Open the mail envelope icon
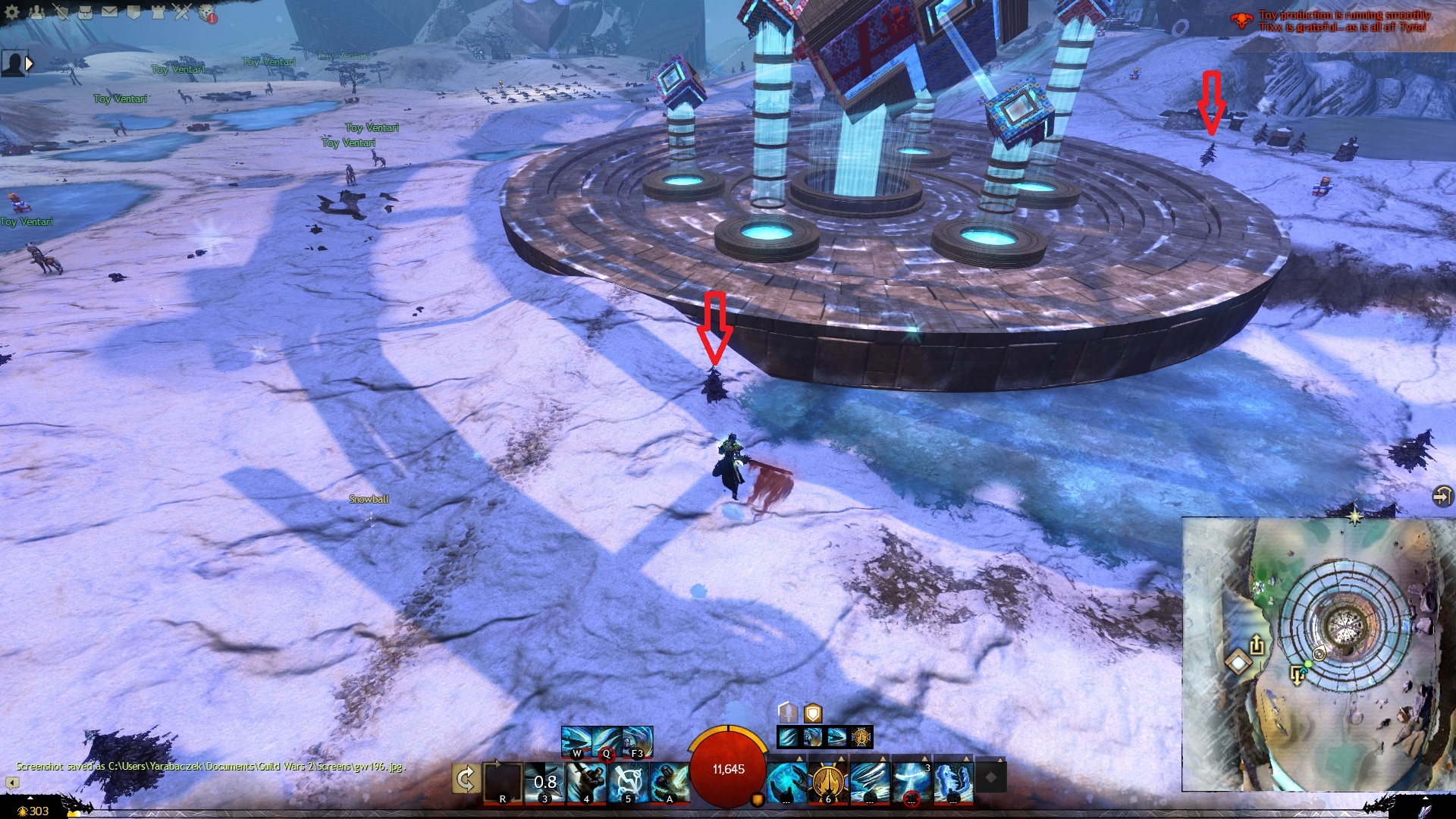Image resolution: width=1456 pixels, height=819 pixels. [x=109, y=11]
